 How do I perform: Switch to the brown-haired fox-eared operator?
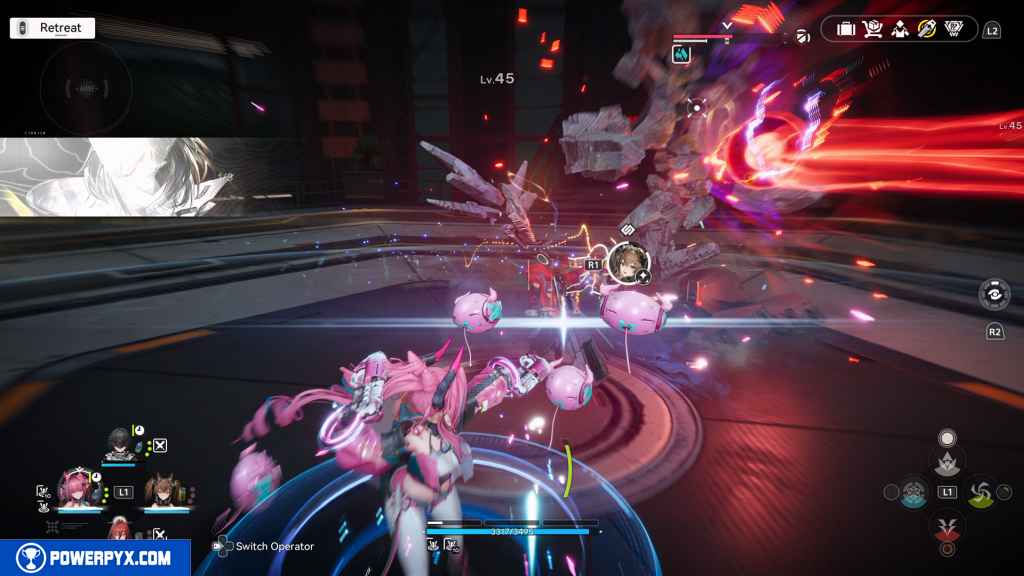[x=162, y=488]
